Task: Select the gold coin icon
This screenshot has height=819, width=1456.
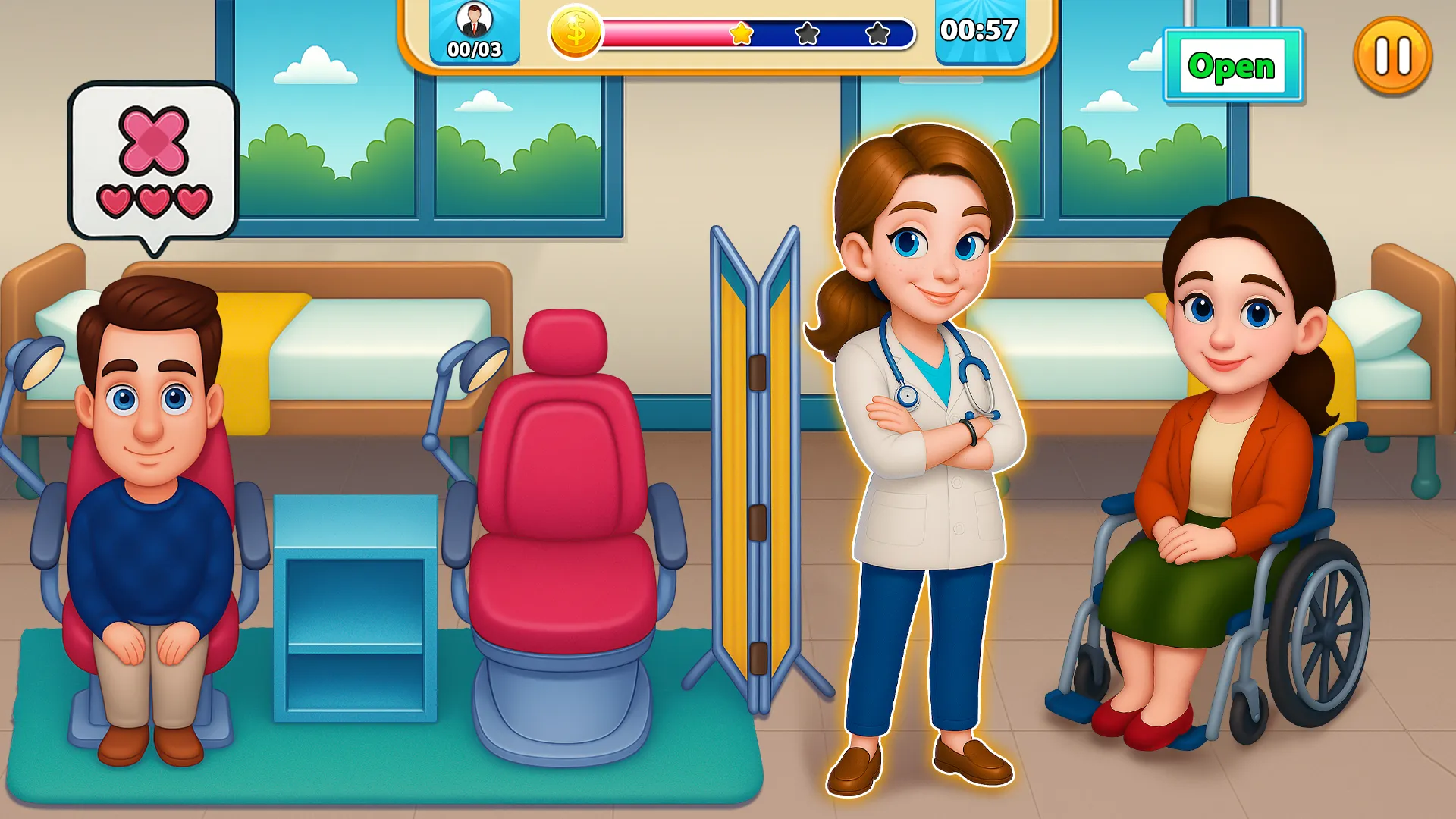Action: tap(575, 32)
